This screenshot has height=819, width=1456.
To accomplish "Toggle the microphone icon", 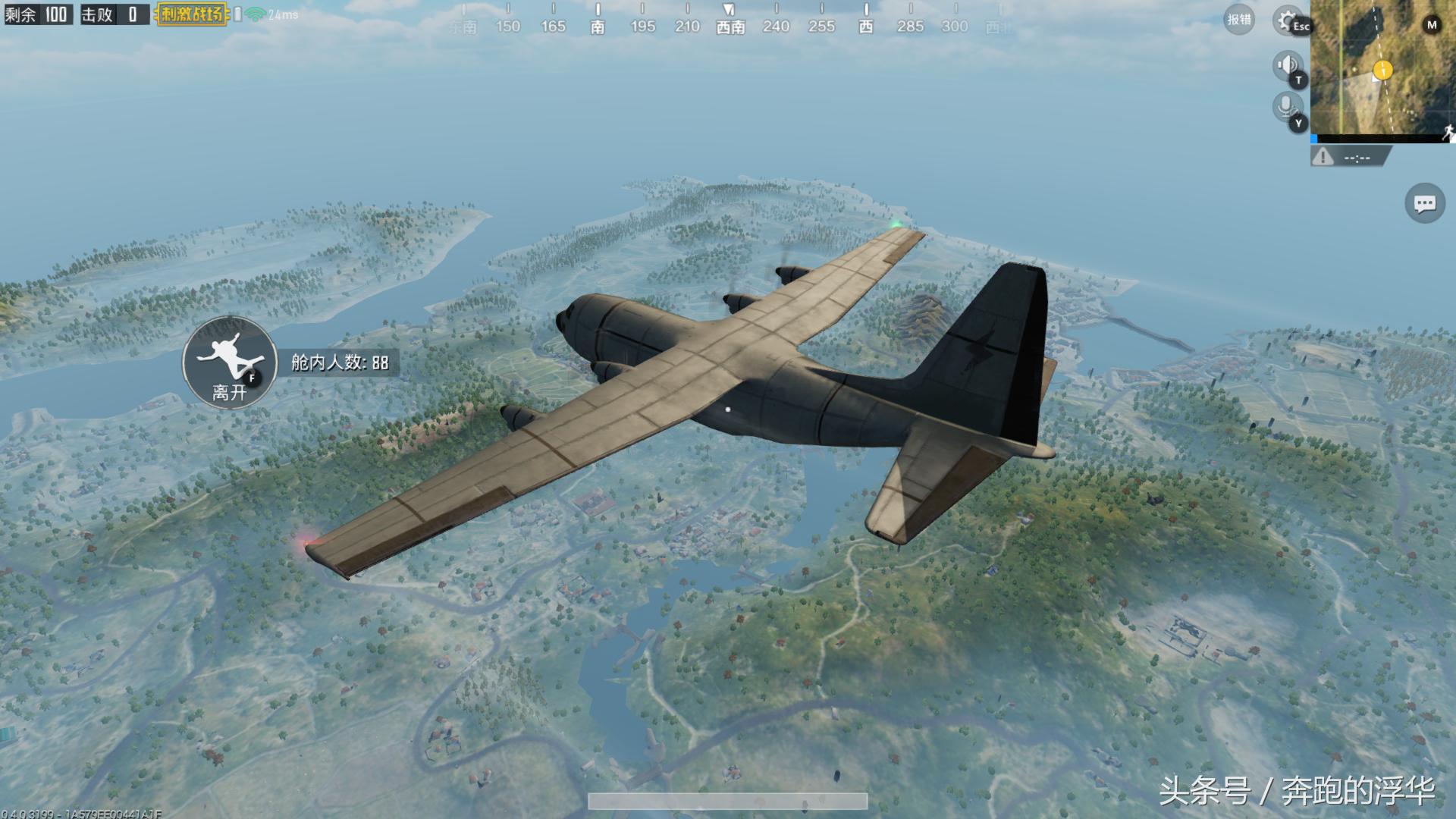I will [1286, 107].
